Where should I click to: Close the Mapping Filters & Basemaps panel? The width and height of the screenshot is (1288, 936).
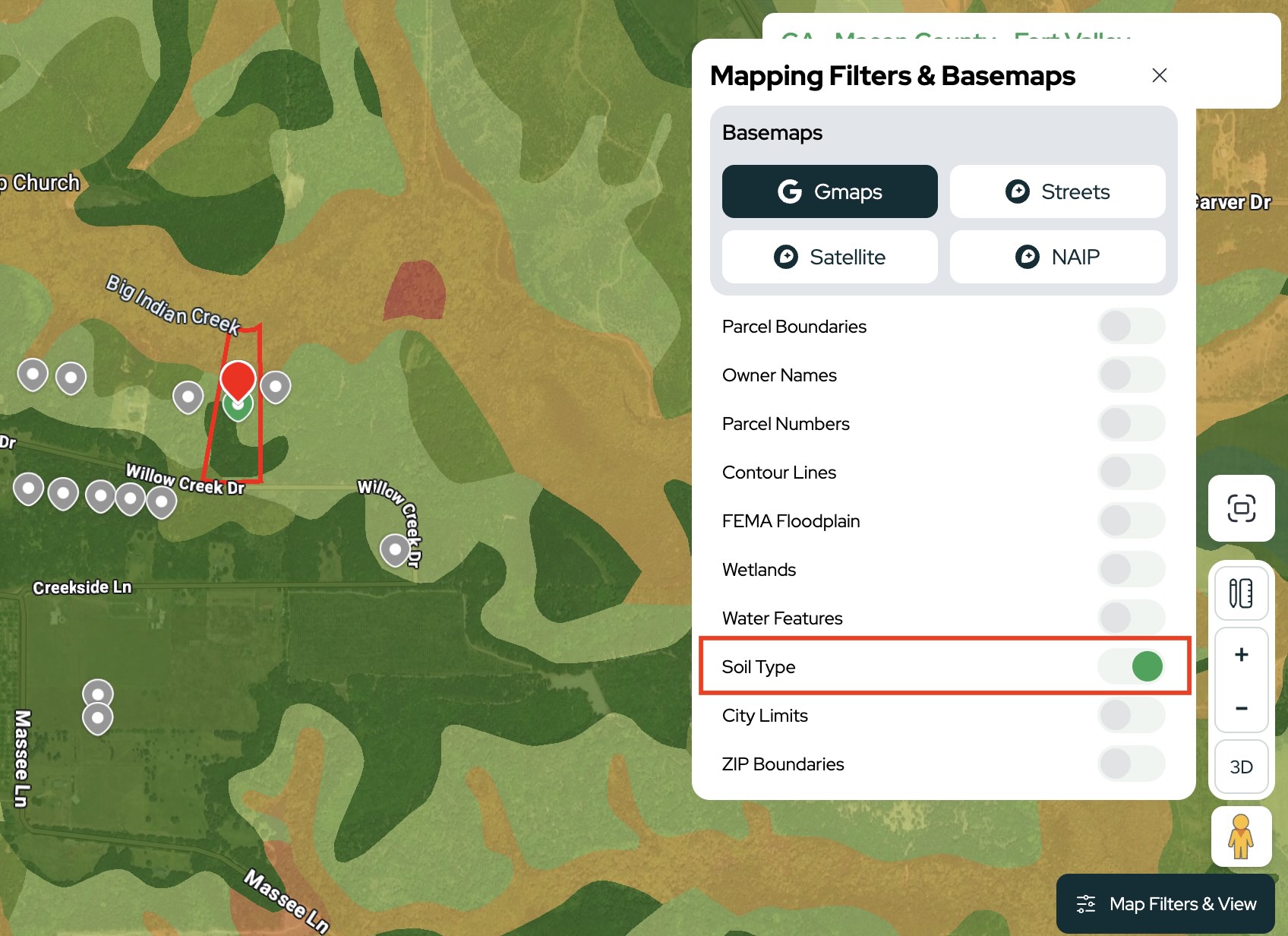pyautogui.click(x=1159, y=75)
